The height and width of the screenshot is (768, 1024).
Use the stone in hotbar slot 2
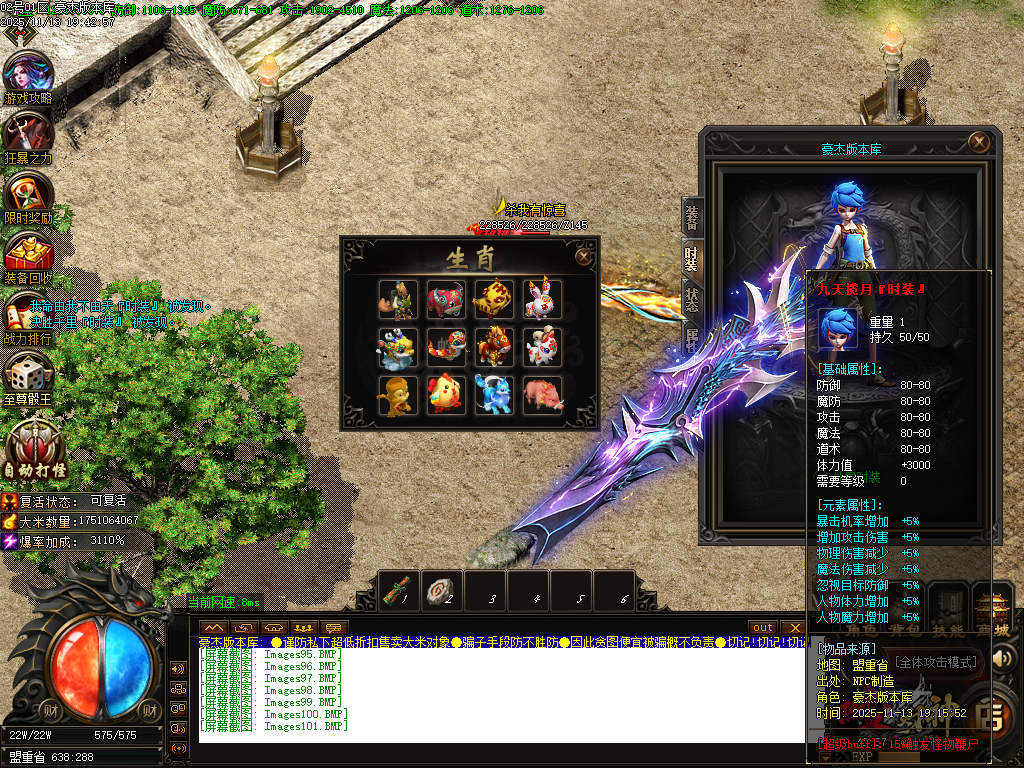pyautogui.click(x=442, y=590)
